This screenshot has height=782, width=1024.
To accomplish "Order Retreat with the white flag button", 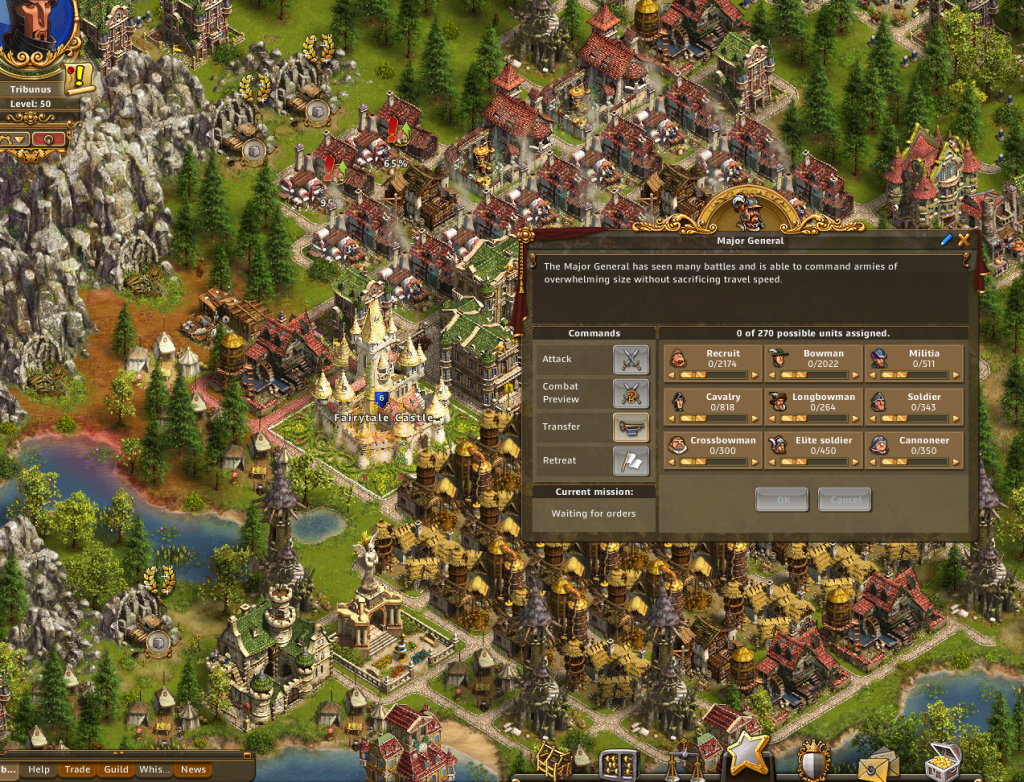I will pos(631,461).
